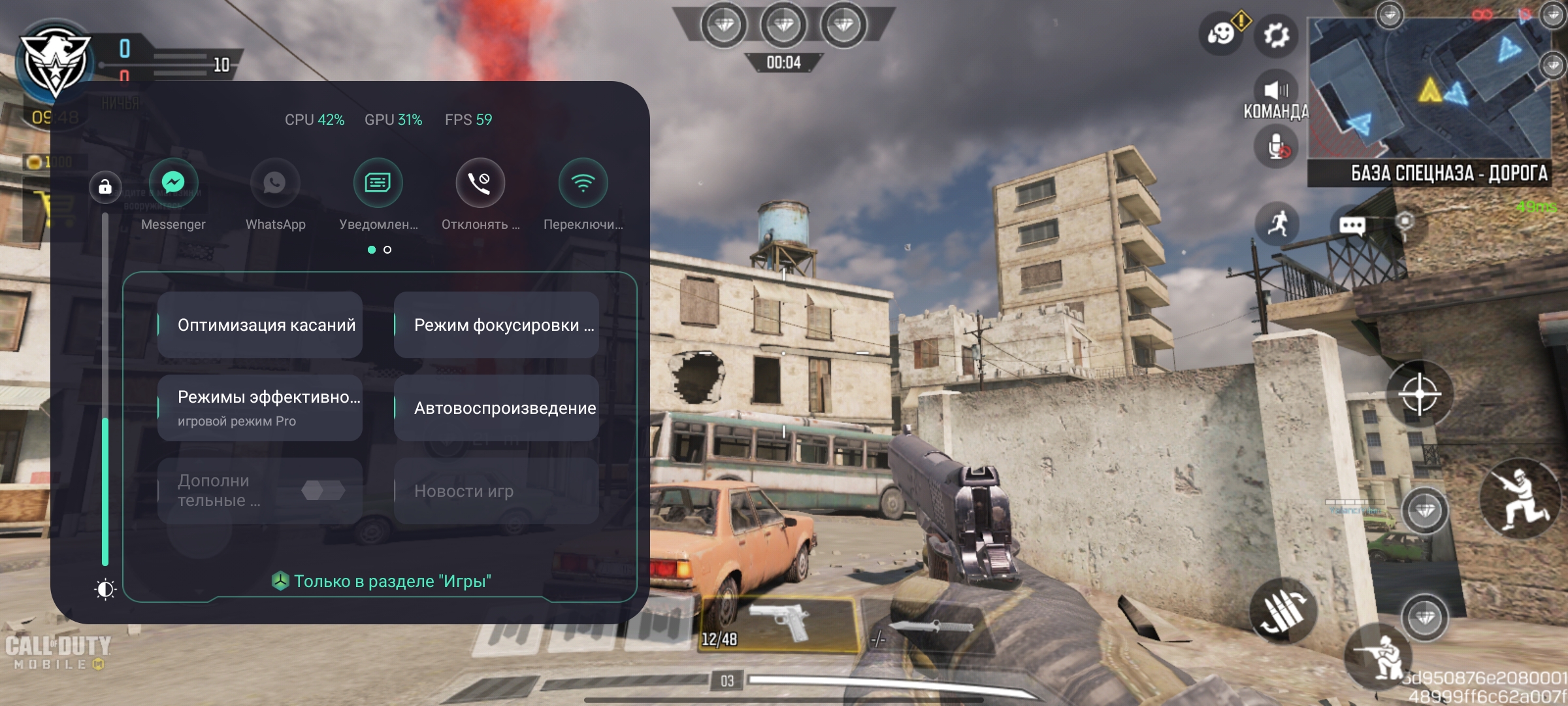Select Режим фокусировки focus mode
The image size is (1568, 706).
pyautogui.click(x=497, y=325)
